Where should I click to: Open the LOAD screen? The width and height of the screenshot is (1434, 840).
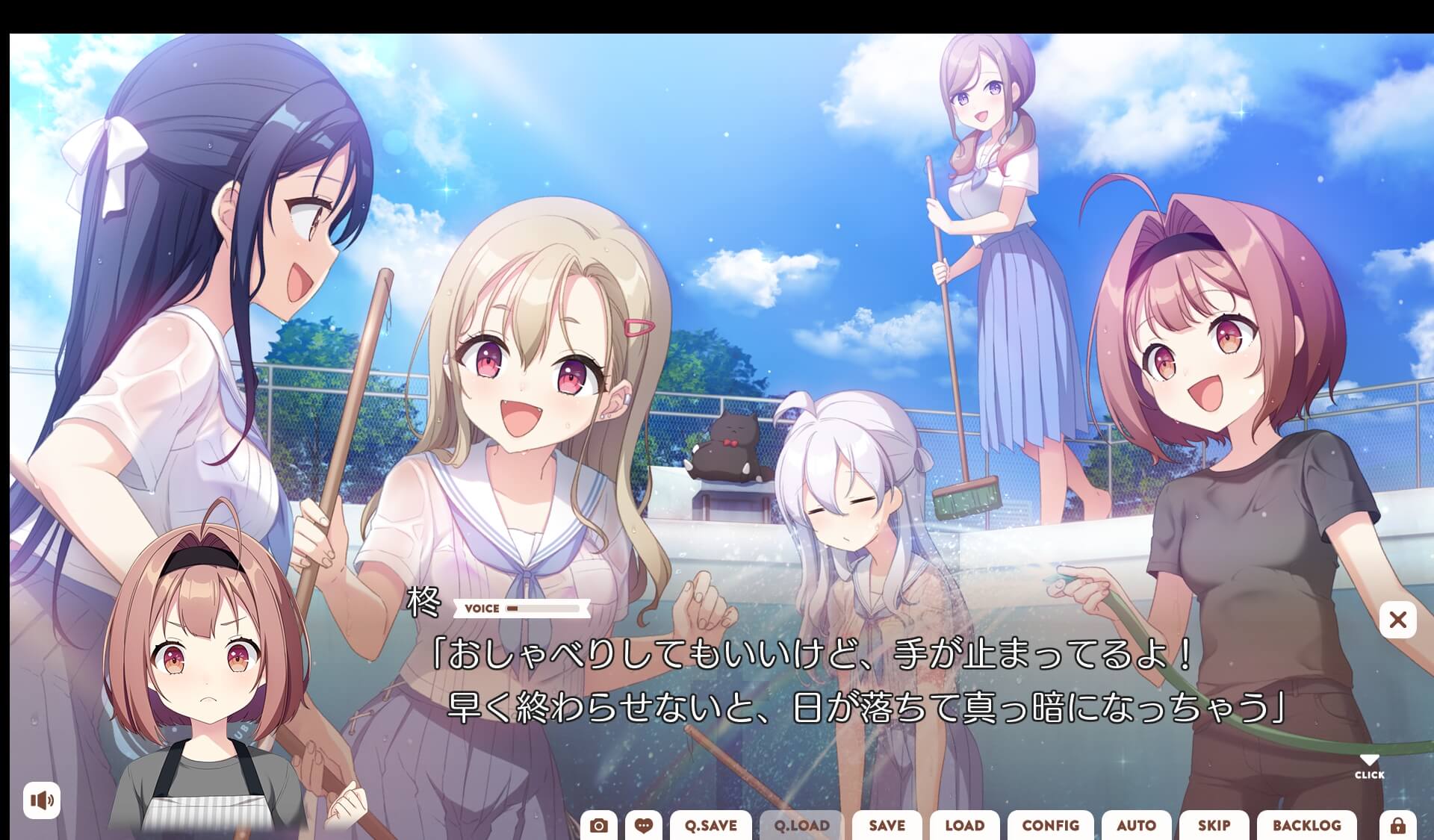coord(965,826)
